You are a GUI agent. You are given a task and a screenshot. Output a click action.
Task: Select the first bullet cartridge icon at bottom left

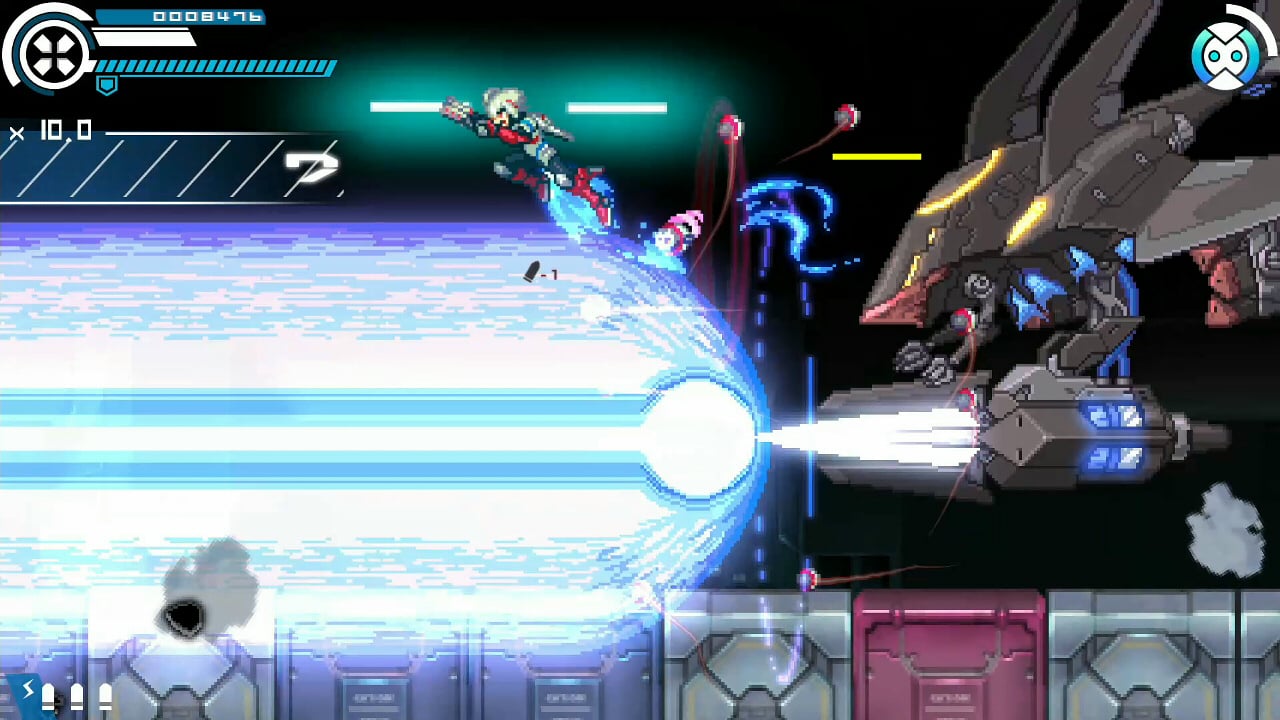pos(48,697)
